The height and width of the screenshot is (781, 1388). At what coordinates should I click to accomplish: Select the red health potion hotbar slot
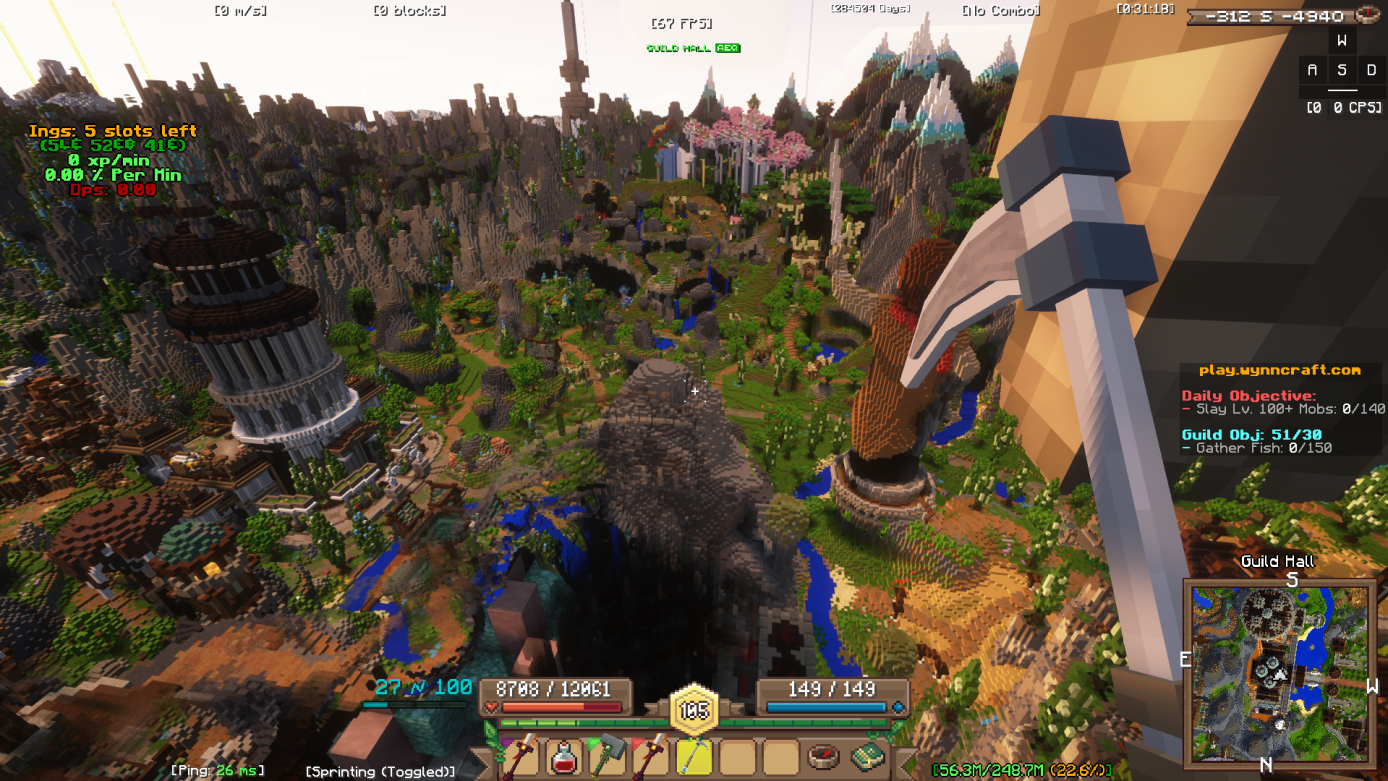[x=564, y=757]
